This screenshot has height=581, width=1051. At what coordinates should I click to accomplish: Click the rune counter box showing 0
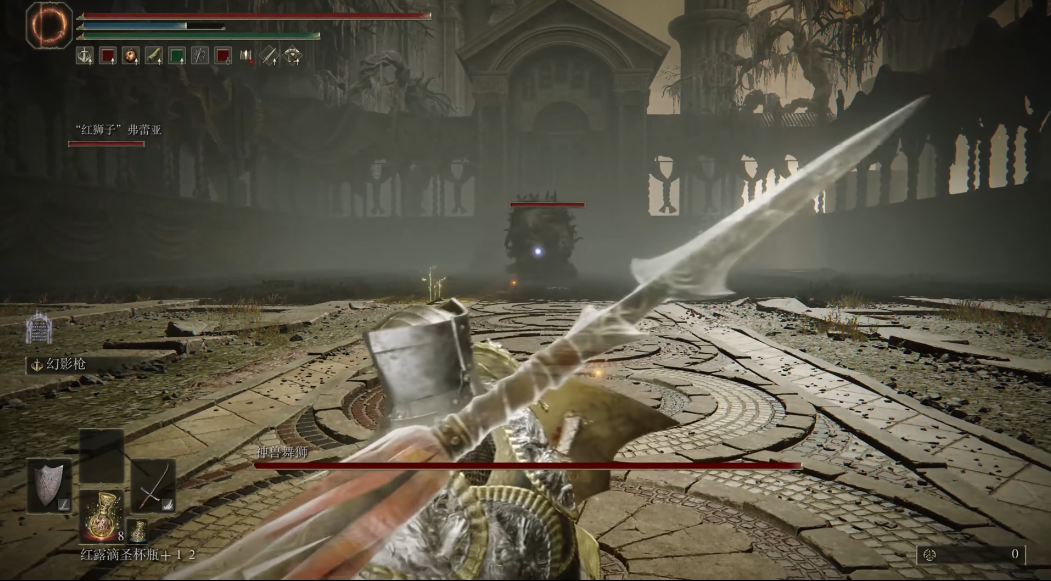click(972, 554)
